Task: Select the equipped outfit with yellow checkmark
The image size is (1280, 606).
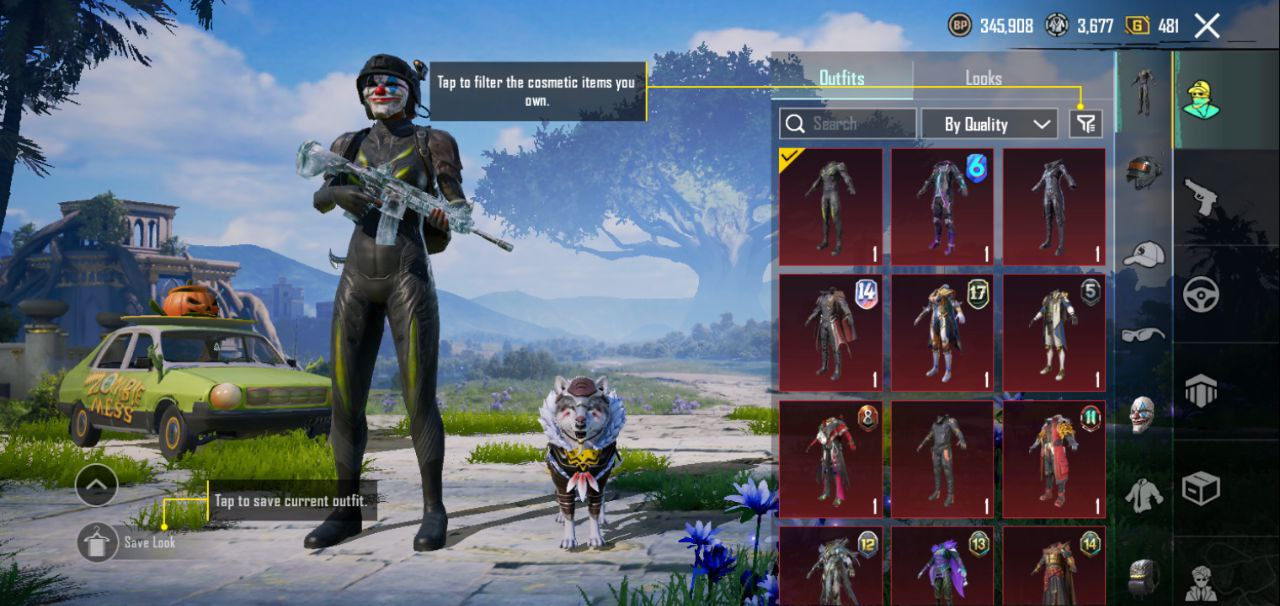Action: pos(830,206)
